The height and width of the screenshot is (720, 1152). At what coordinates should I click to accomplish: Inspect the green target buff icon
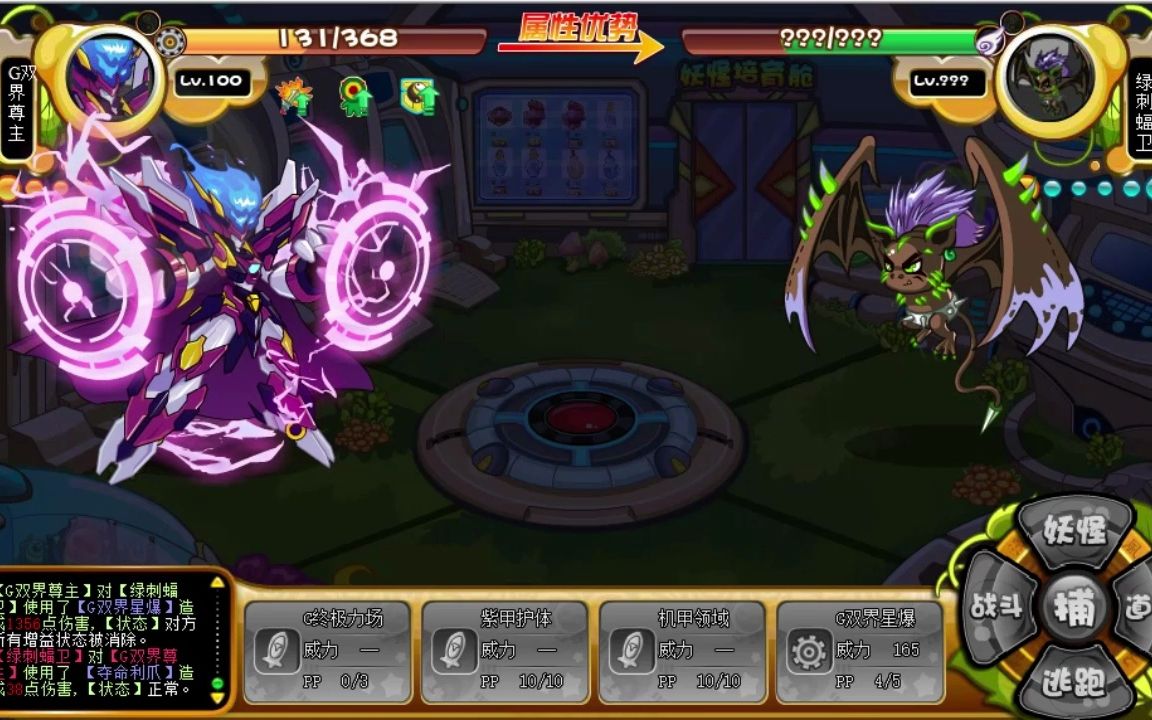pos(355,97)
